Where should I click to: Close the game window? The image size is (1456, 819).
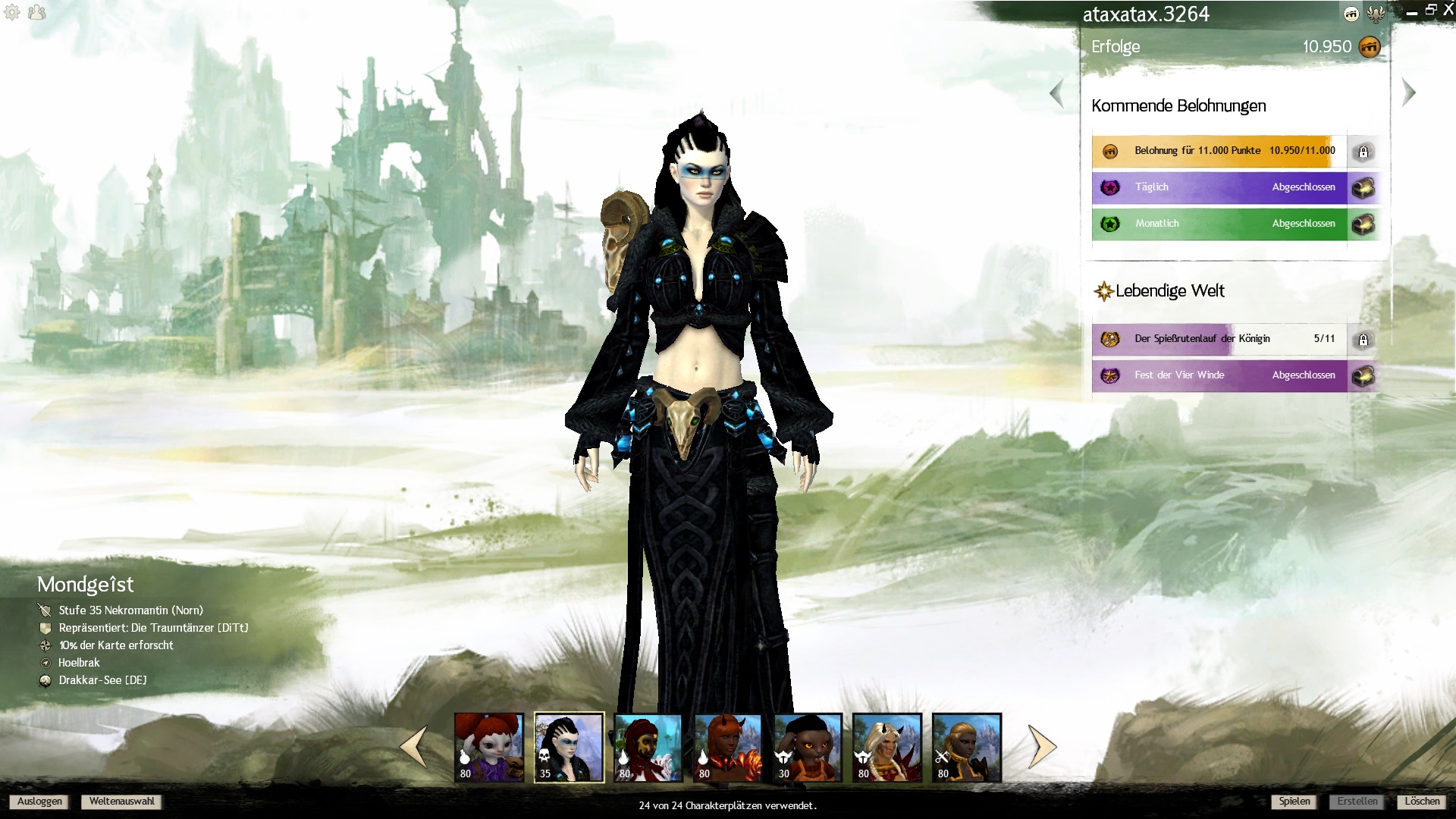pos(1448,11)
